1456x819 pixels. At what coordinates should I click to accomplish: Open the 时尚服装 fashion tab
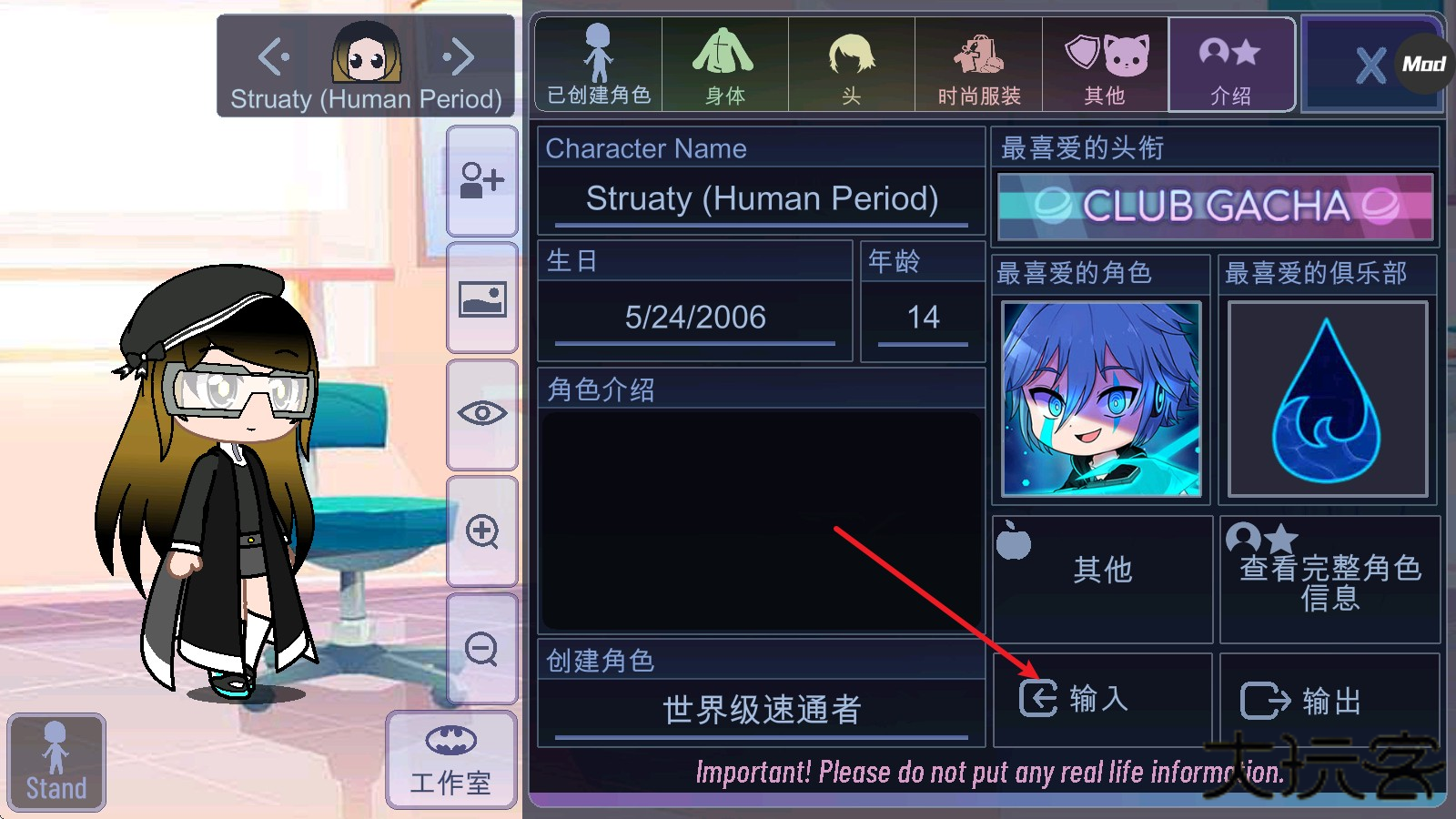978,64
